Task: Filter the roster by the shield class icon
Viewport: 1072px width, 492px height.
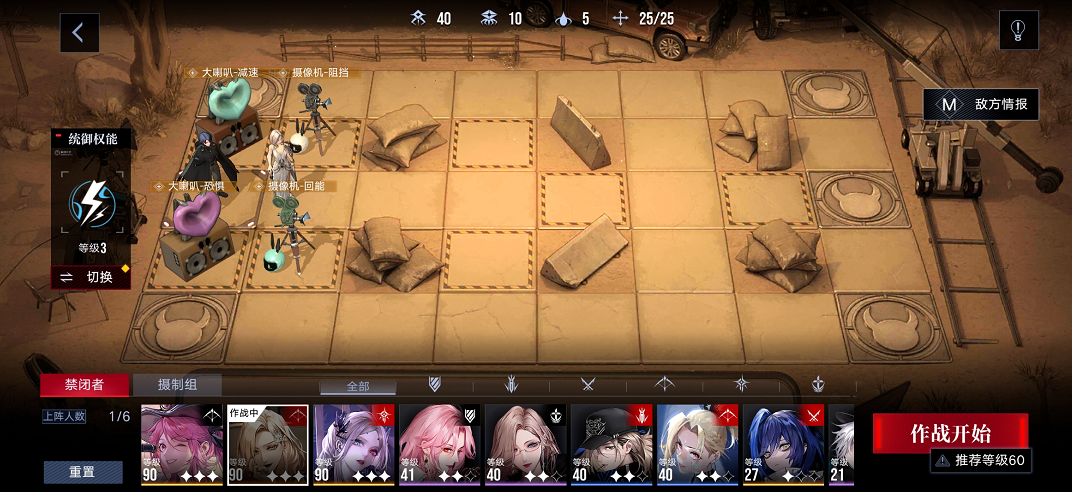Action: (435, 384)
